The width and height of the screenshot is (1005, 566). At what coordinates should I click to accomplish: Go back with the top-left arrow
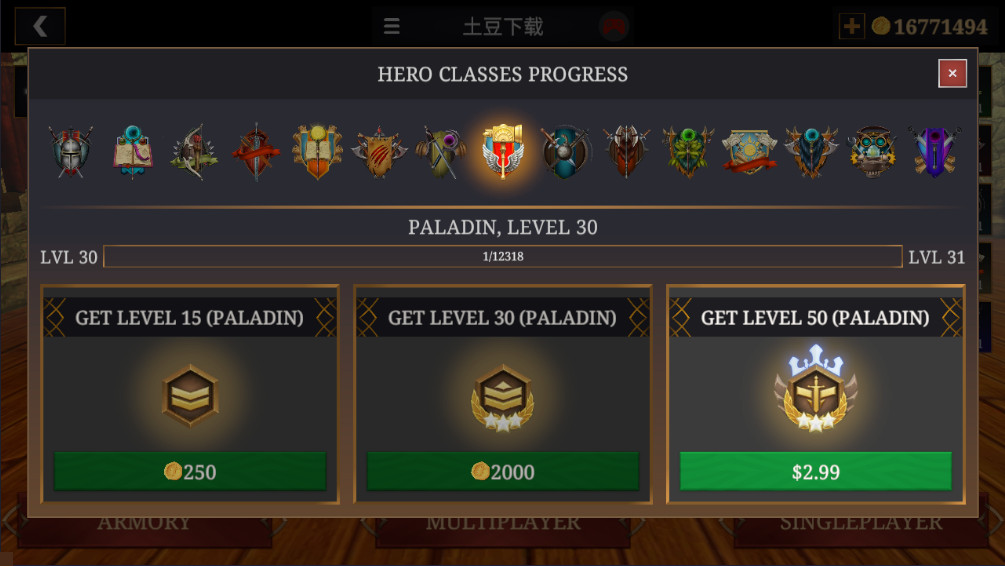click(40, 26)
